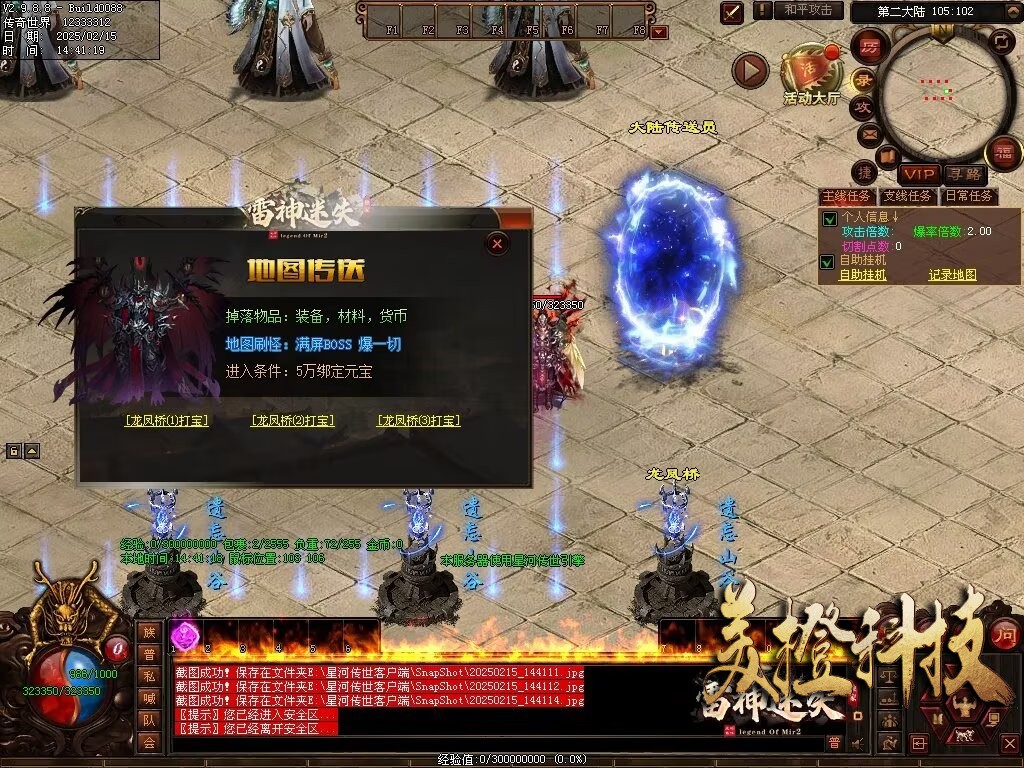The image size is (1024, 768).
Task: Click the 自助挂机 auto-farm link
Action: click(x=862, y=275)
